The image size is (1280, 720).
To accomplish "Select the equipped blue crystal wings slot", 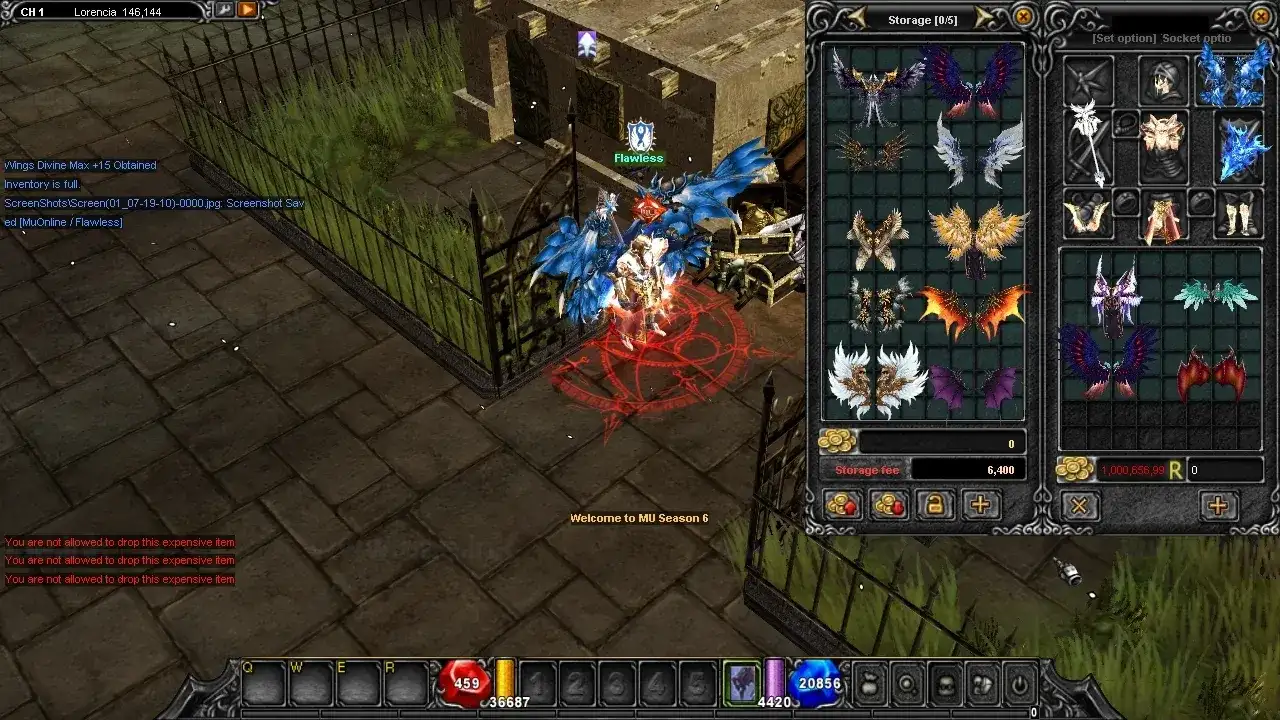I will click(x=1233, y=77).
